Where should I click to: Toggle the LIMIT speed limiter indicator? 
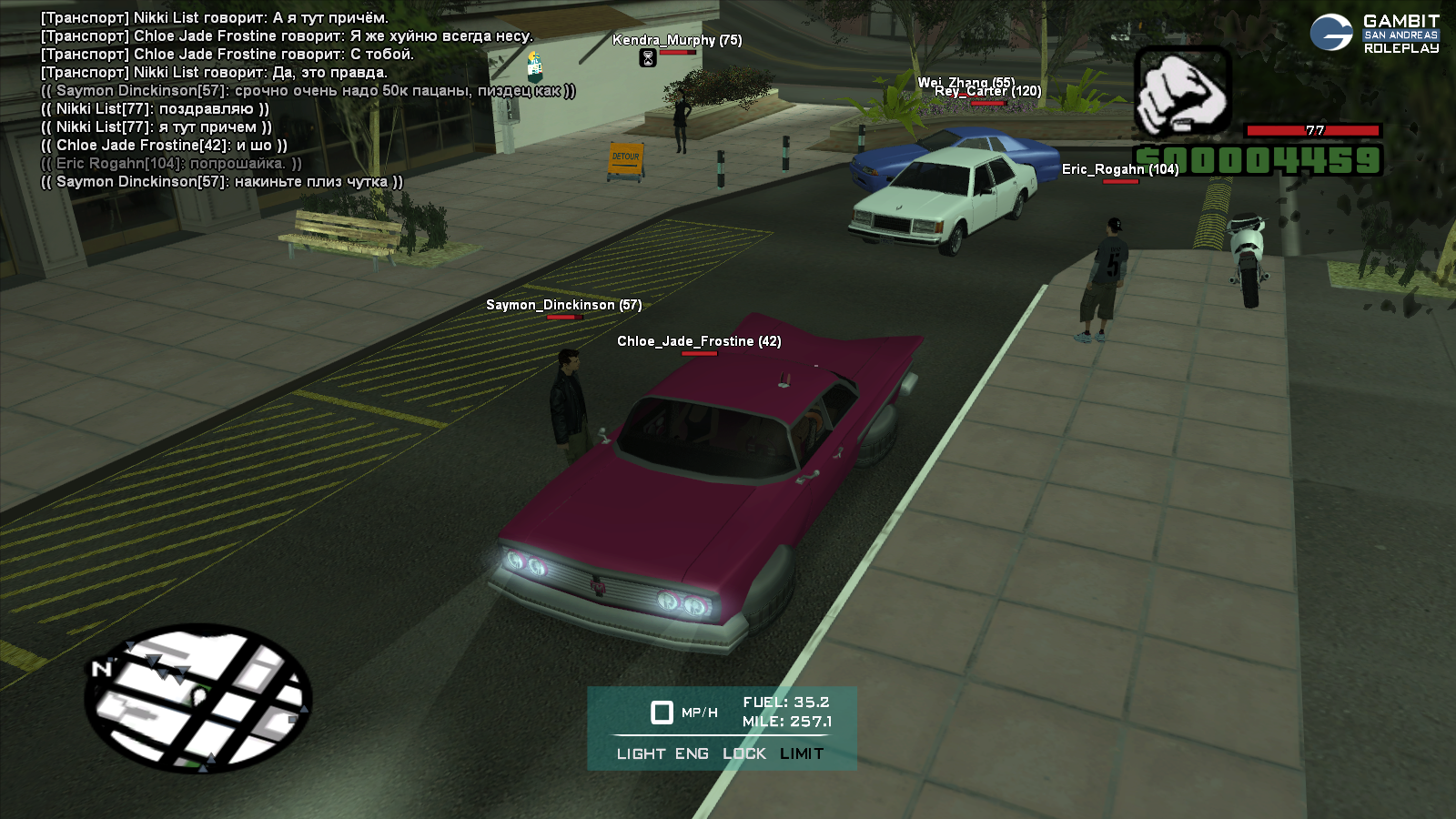point(802,753)
